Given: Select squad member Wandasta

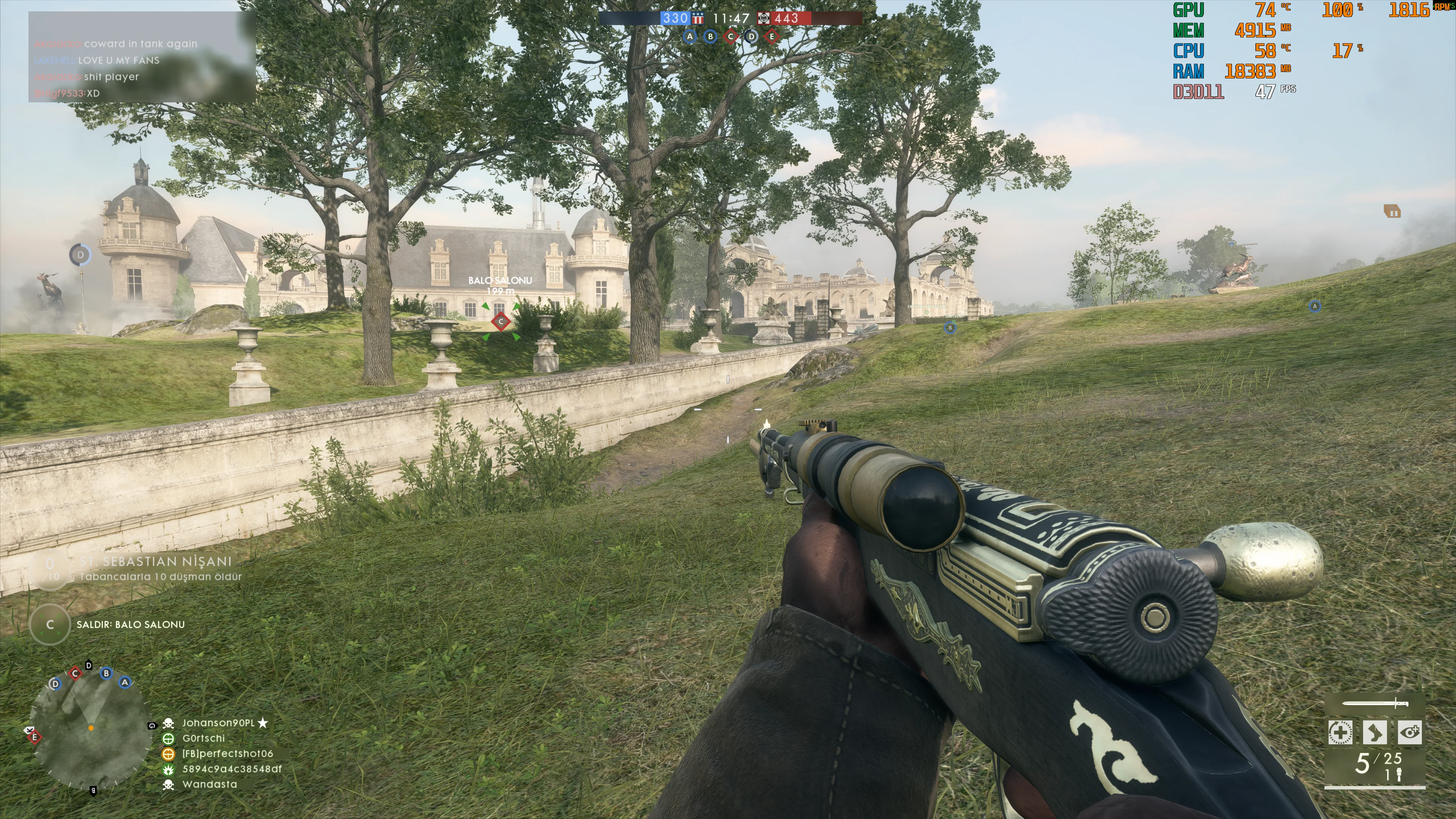Looking at the screenshot, I should [x=210, y=784].
